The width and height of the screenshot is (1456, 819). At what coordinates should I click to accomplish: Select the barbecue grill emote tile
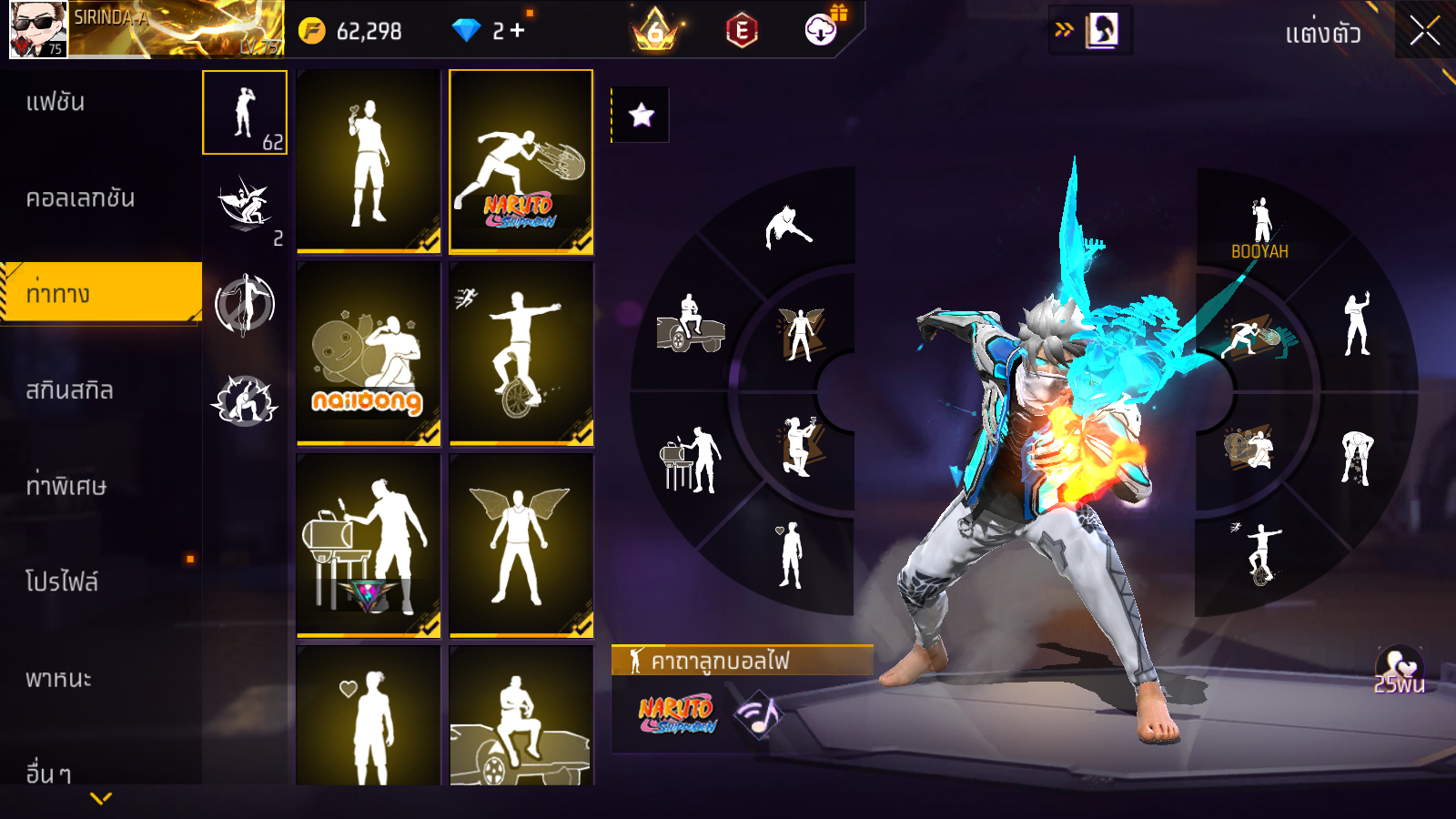tap(369, 545)
